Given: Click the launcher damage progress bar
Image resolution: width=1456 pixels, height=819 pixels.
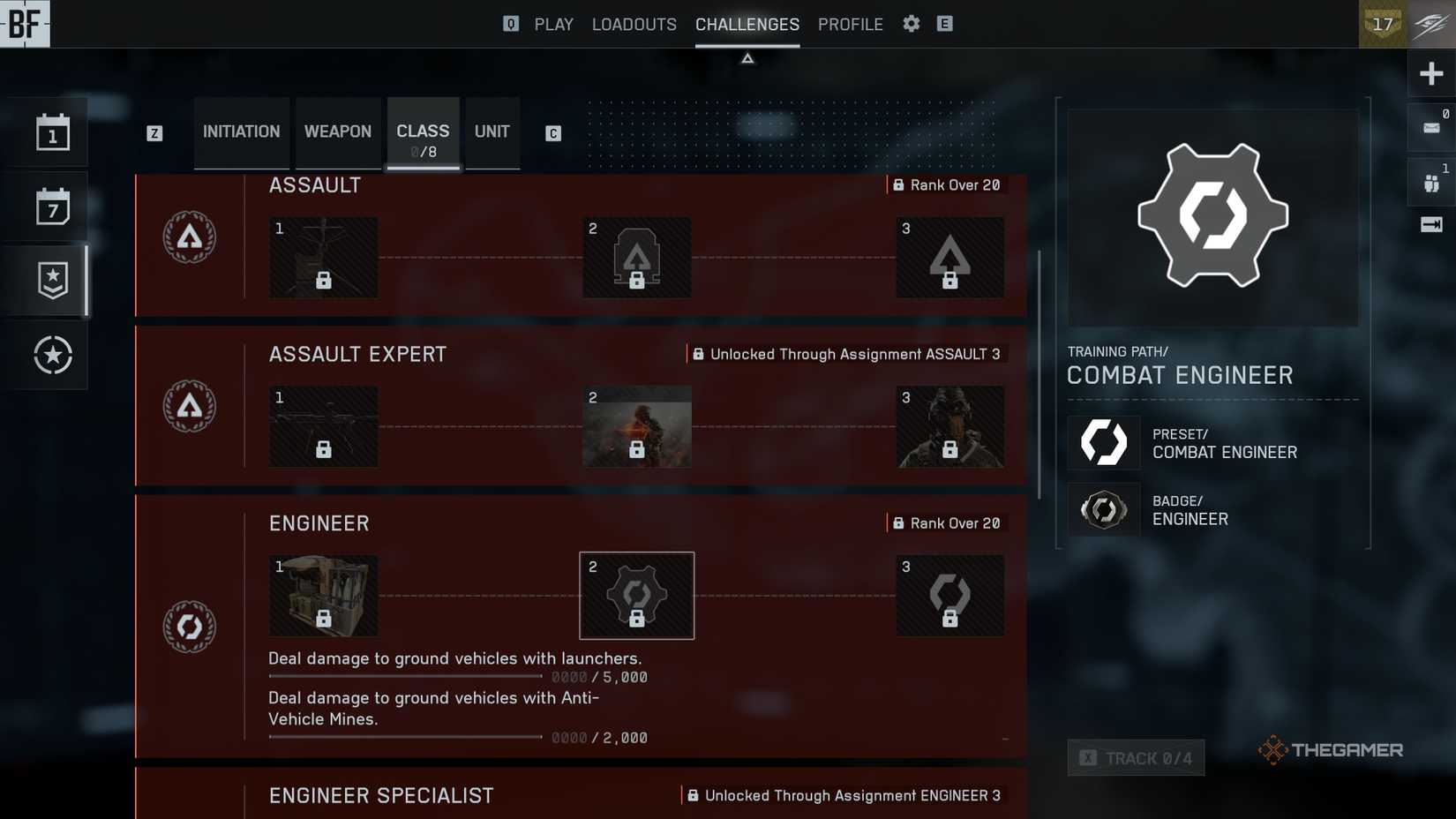Looking at the screenshot, I should (404, 676).
